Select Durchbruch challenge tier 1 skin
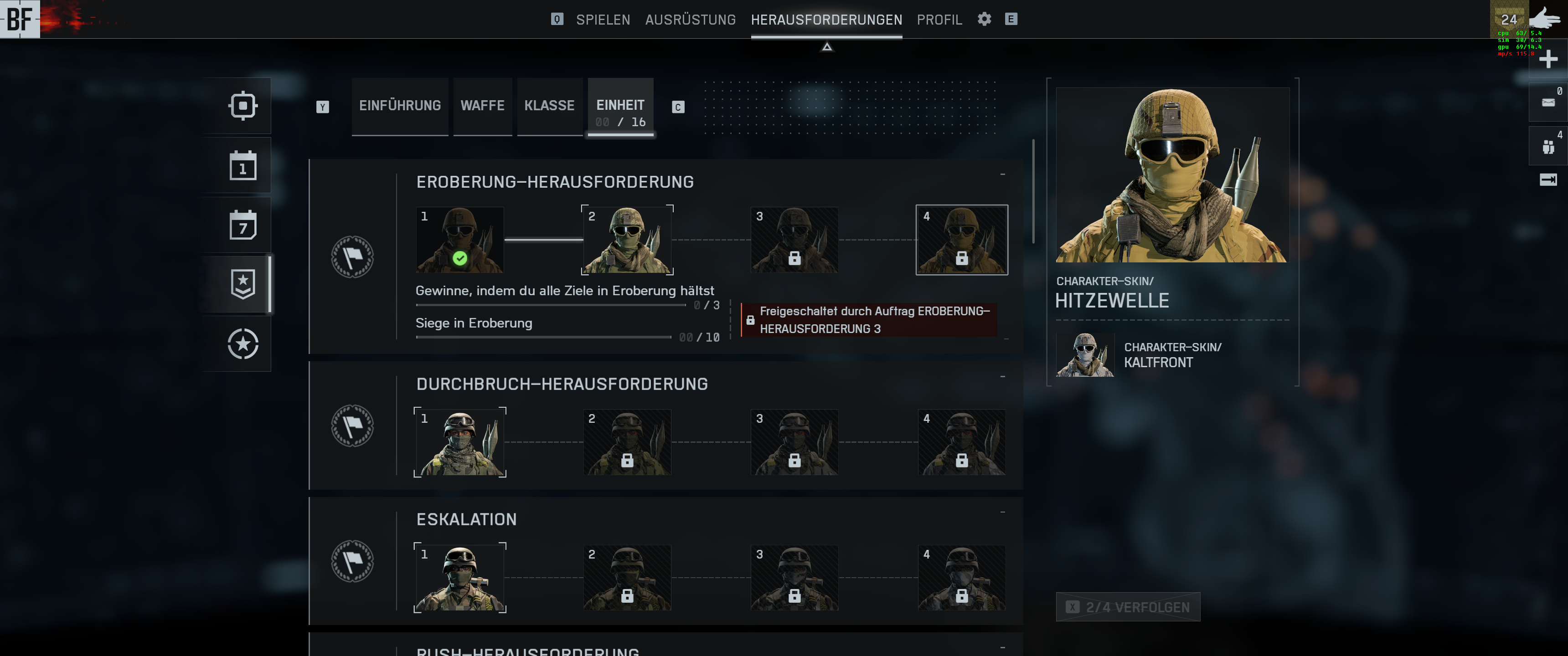 [x=459, y=442]
